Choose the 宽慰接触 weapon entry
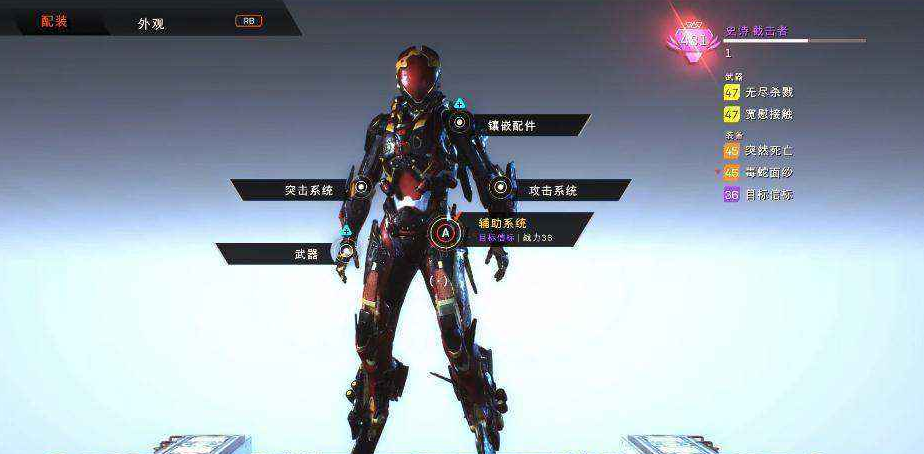The image size is (924, 454). pos(768,114)
